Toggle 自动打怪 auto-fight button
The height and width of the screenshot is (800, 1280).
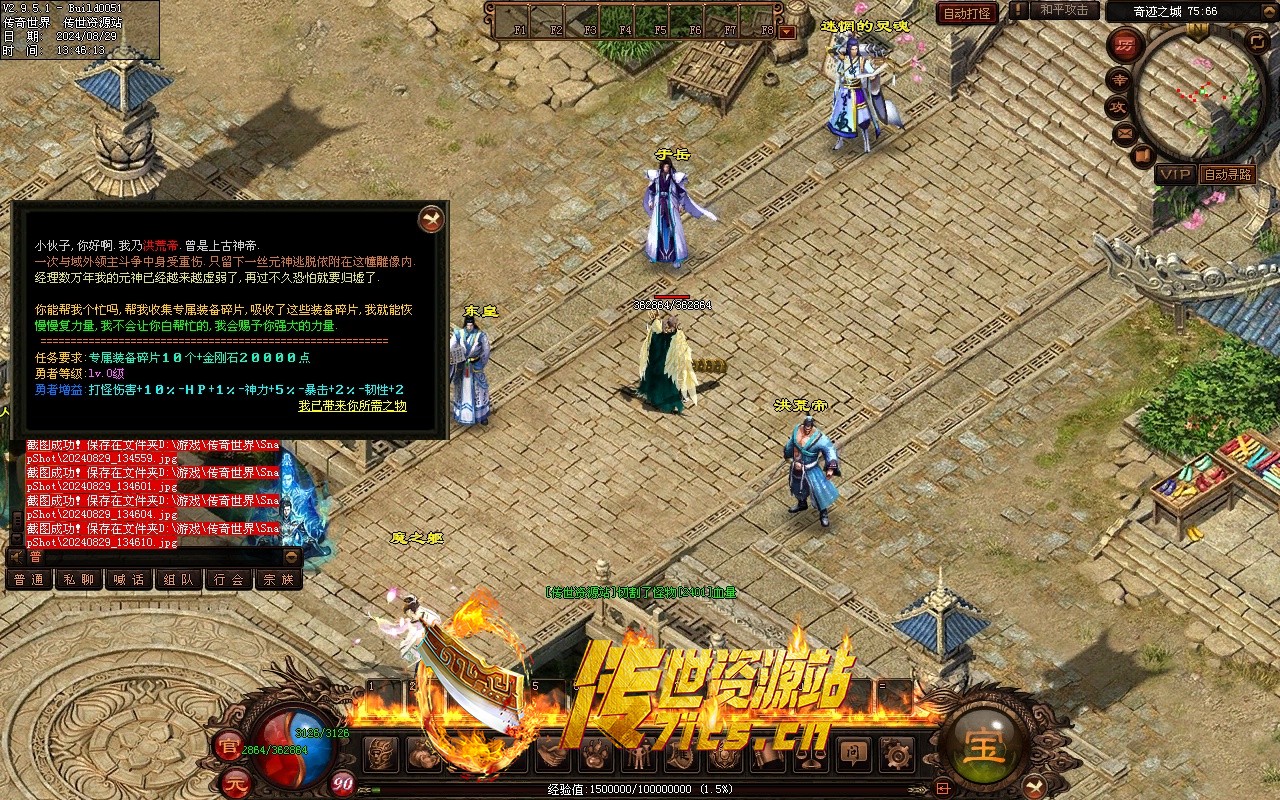pyautogui.click(x=967, y=13)
